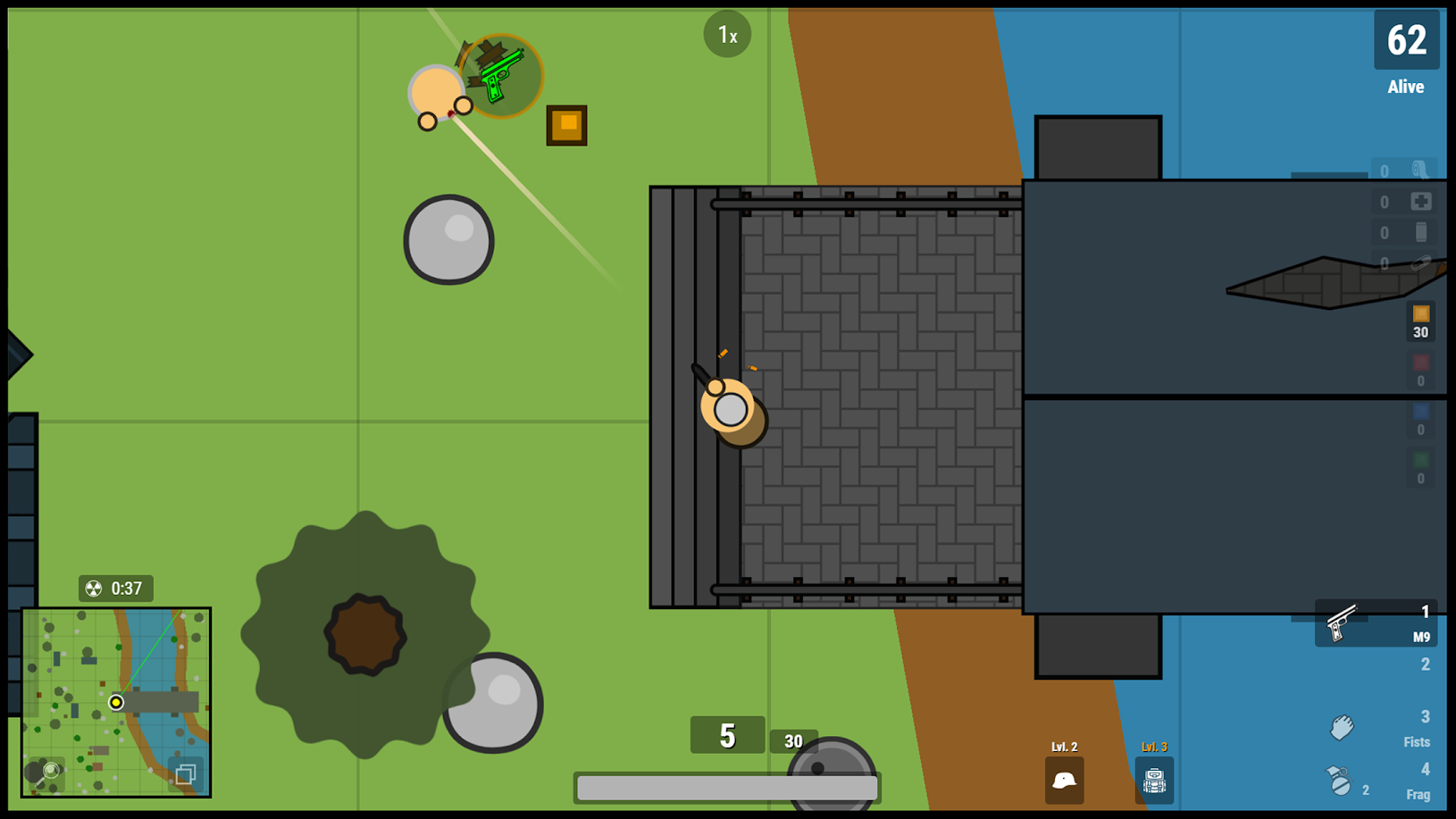Toggle the minimap expand icon
Image resolution: width=1456 pixels, height=819 pixels.
coord(186,773)
